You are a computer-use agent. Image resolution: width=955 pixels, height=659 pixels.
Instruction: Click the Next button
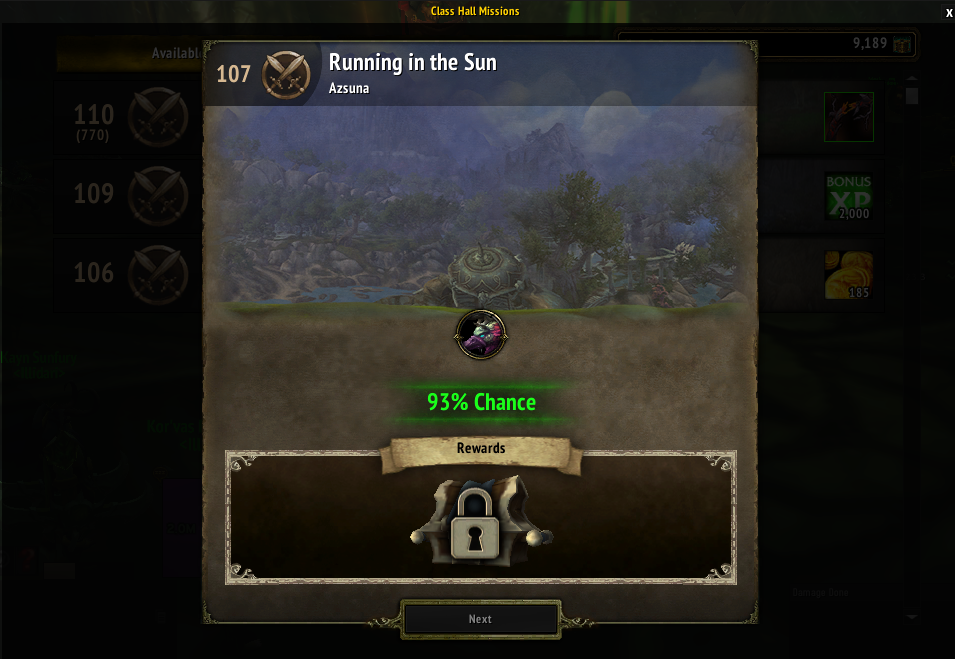[480, 619]
